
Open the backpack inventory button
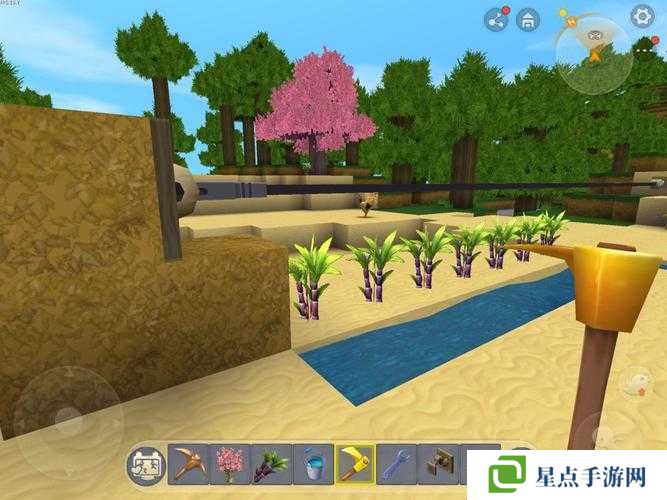[146, 464]
